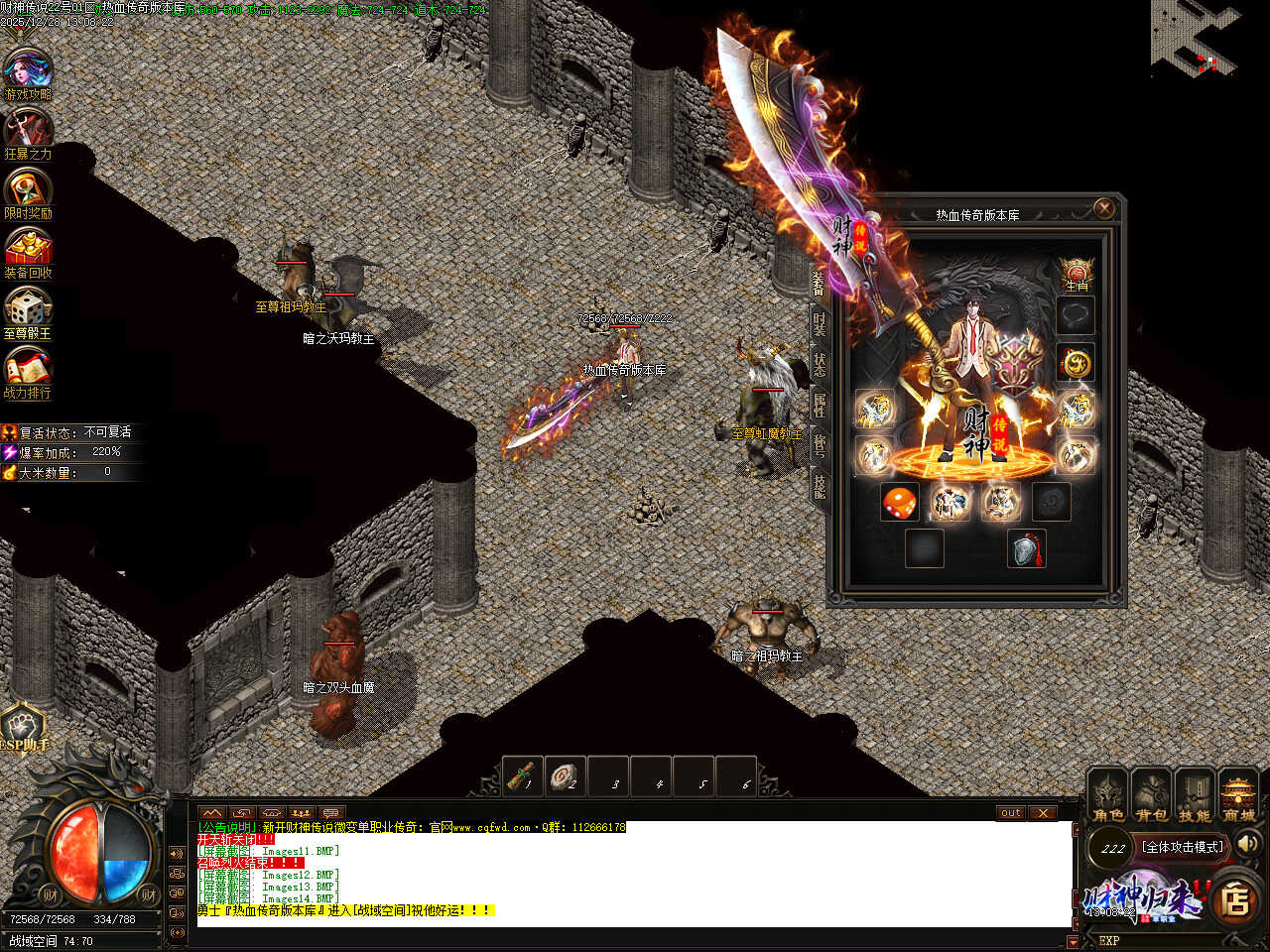Close the character equipment panel
1270x952 pixels.
point(1103,208)
